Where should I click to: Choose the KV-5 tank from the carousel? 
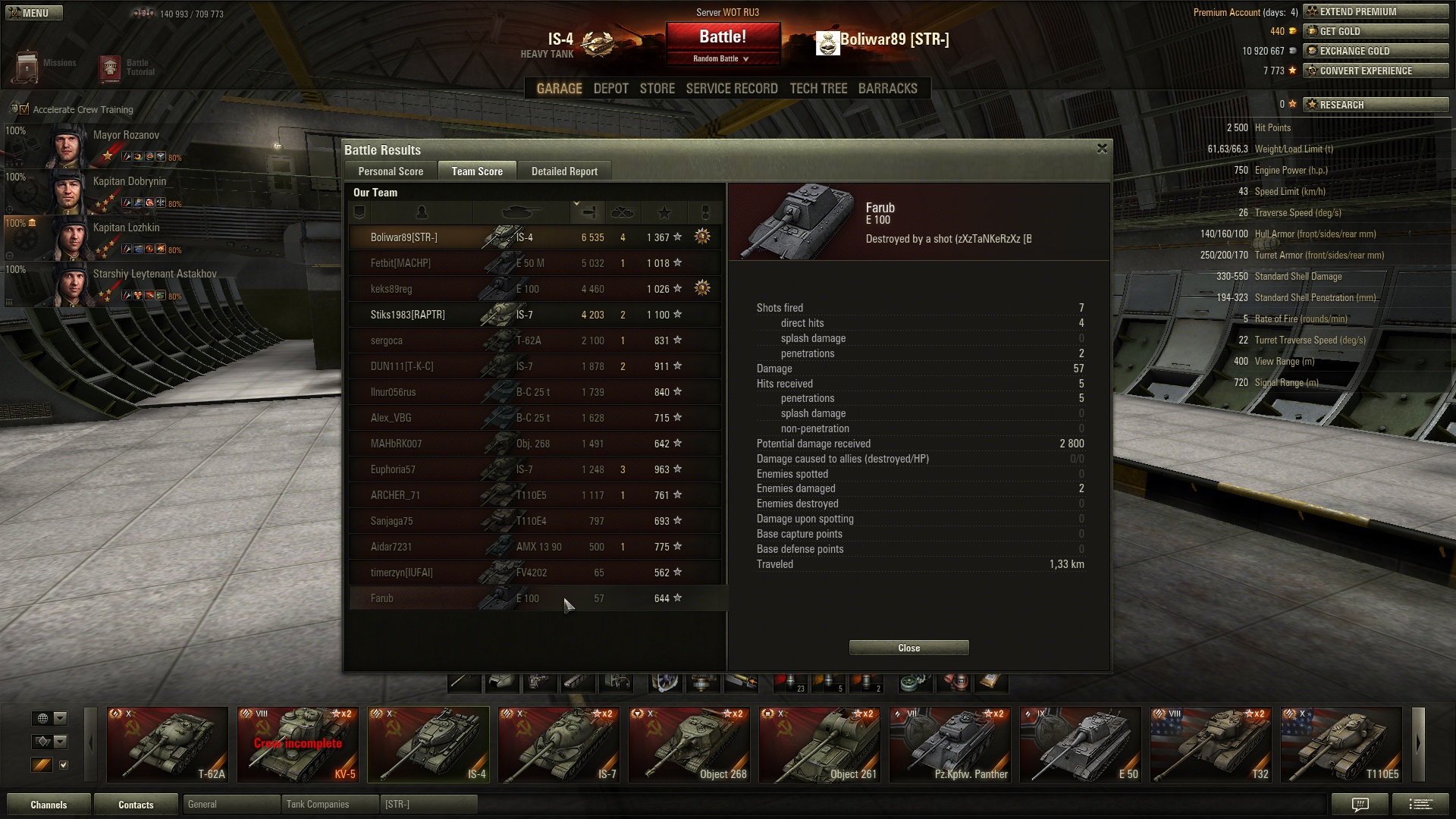pos(297,744)
